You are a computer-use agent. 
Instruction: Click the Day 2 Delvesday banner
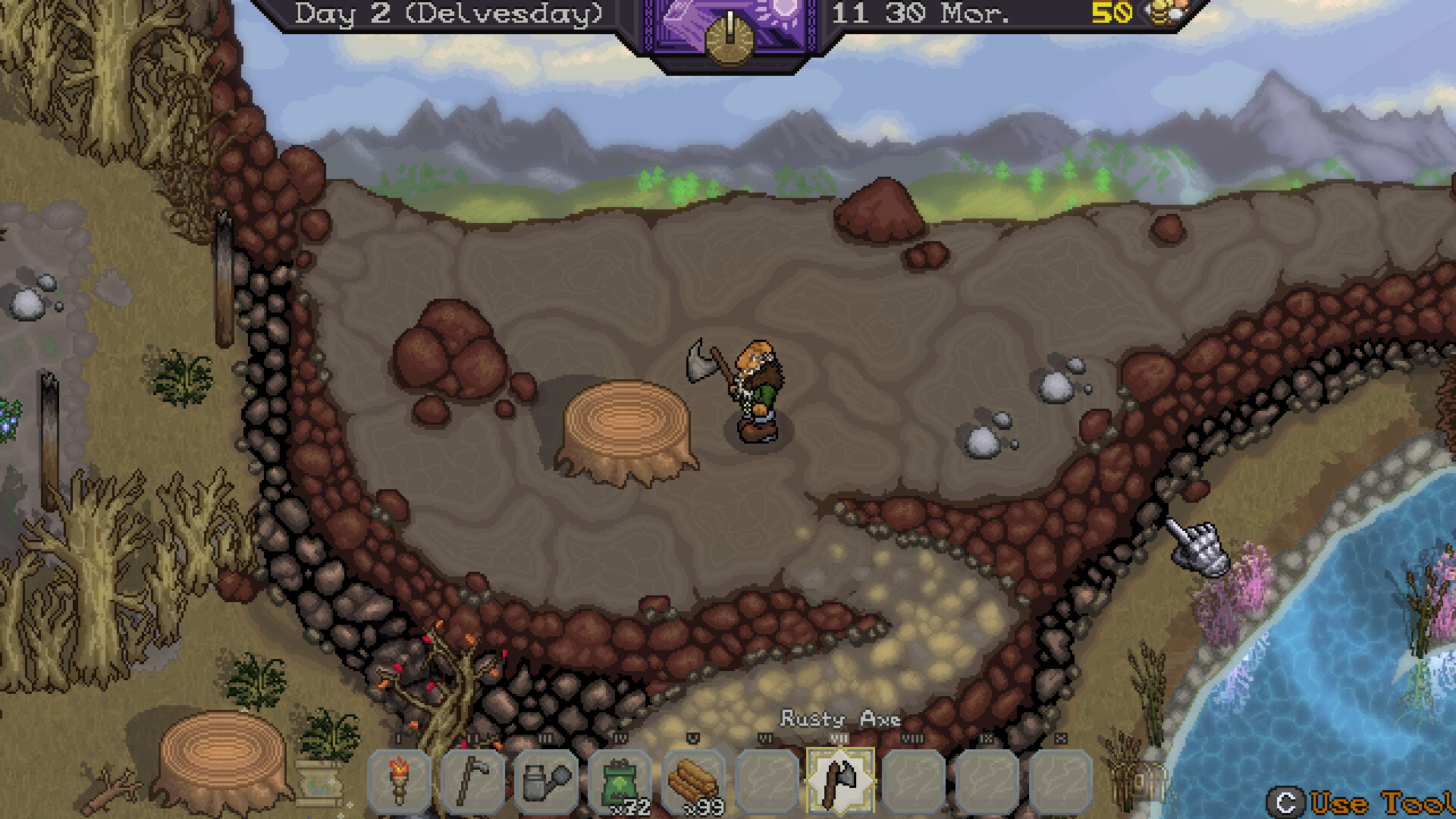click(x=447, y=15)
